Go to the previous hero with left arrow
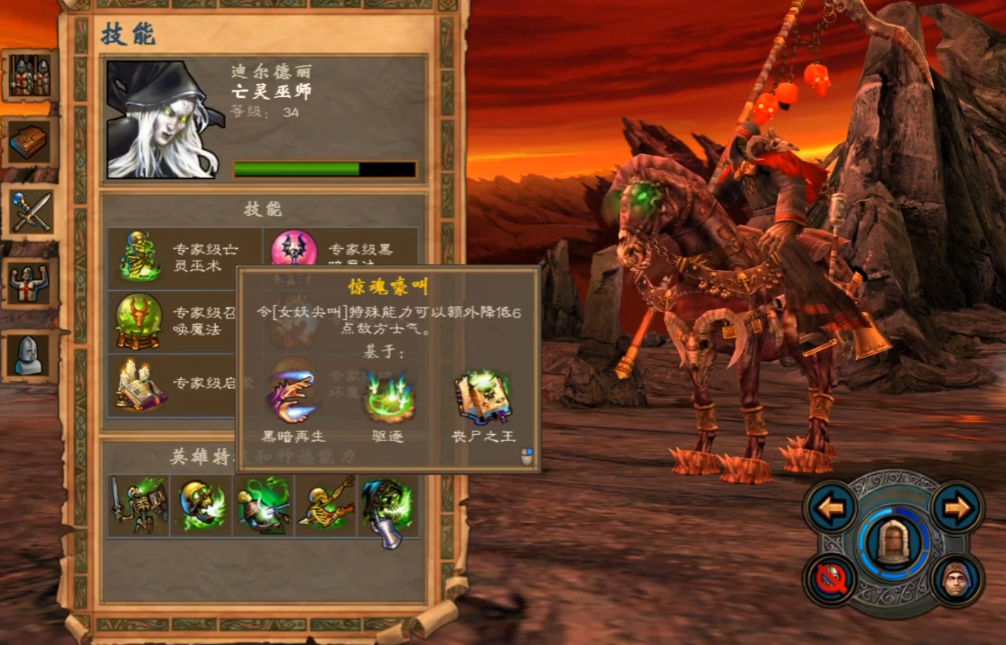This screenshot has width=1006, height=645. pyautogui.click(x=831, y=508)
